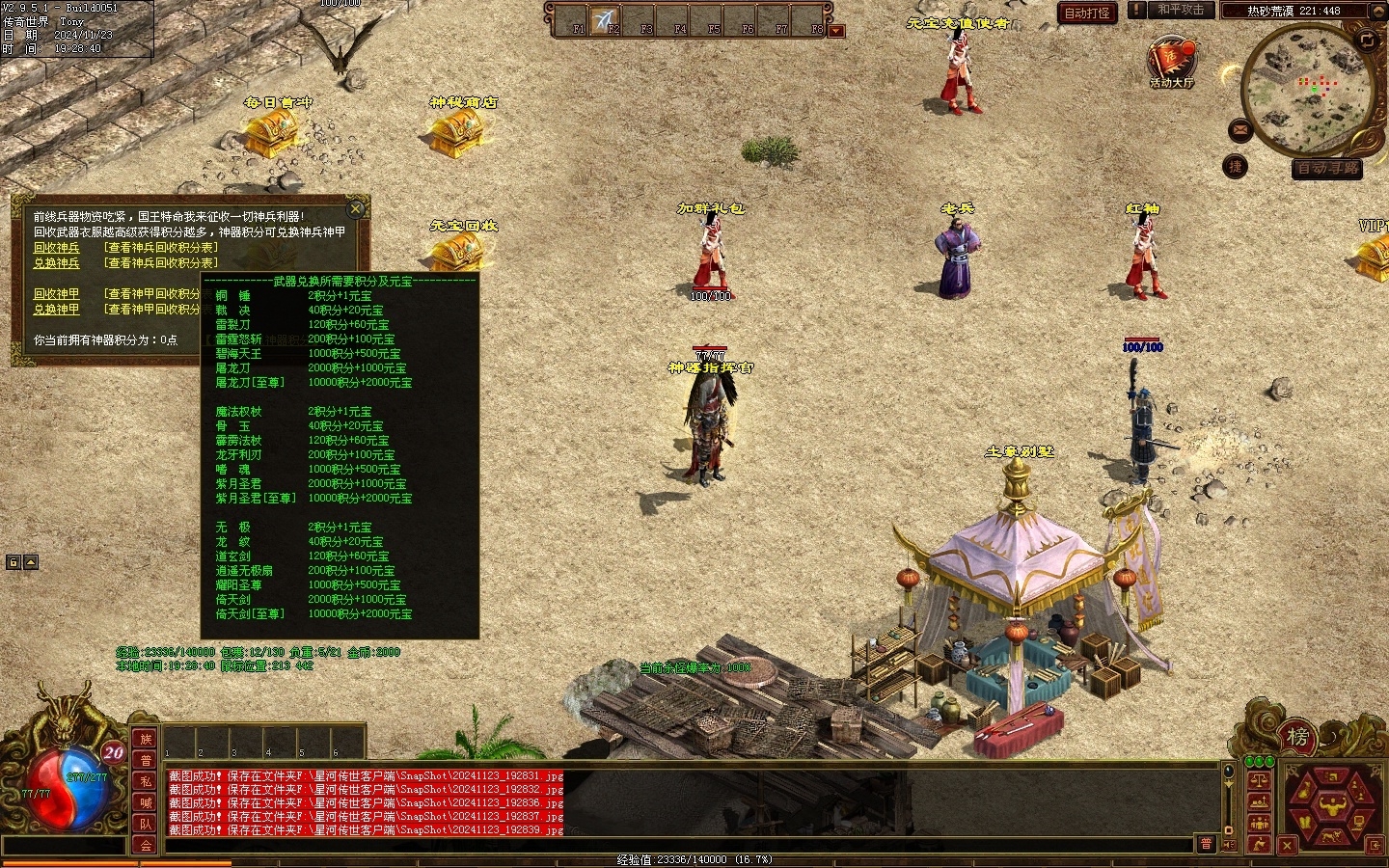Click the scales trade icon
1389x868 pixels.
[x=1259, y=780]
